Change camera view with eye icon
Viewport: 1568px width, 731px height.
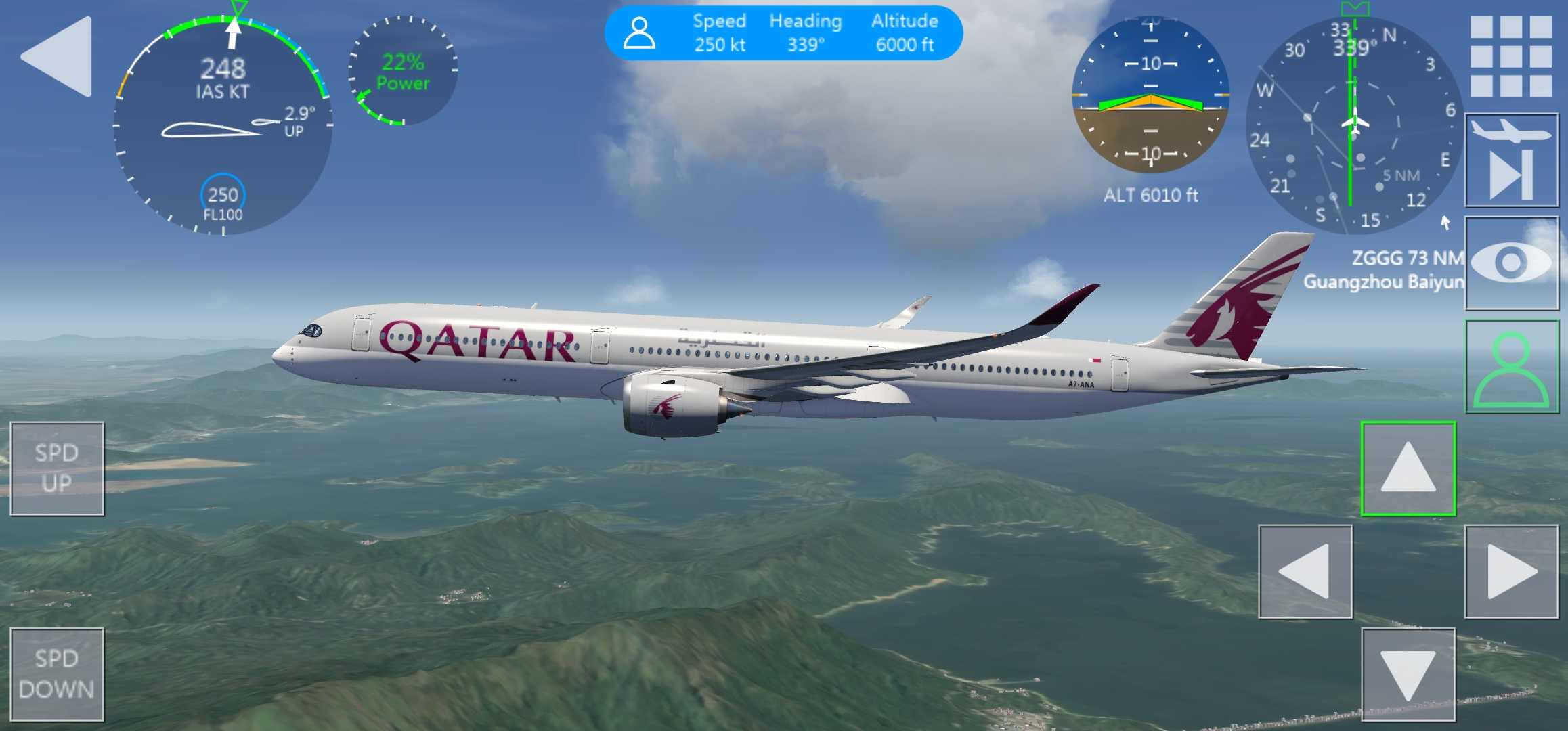point(1511,263)
